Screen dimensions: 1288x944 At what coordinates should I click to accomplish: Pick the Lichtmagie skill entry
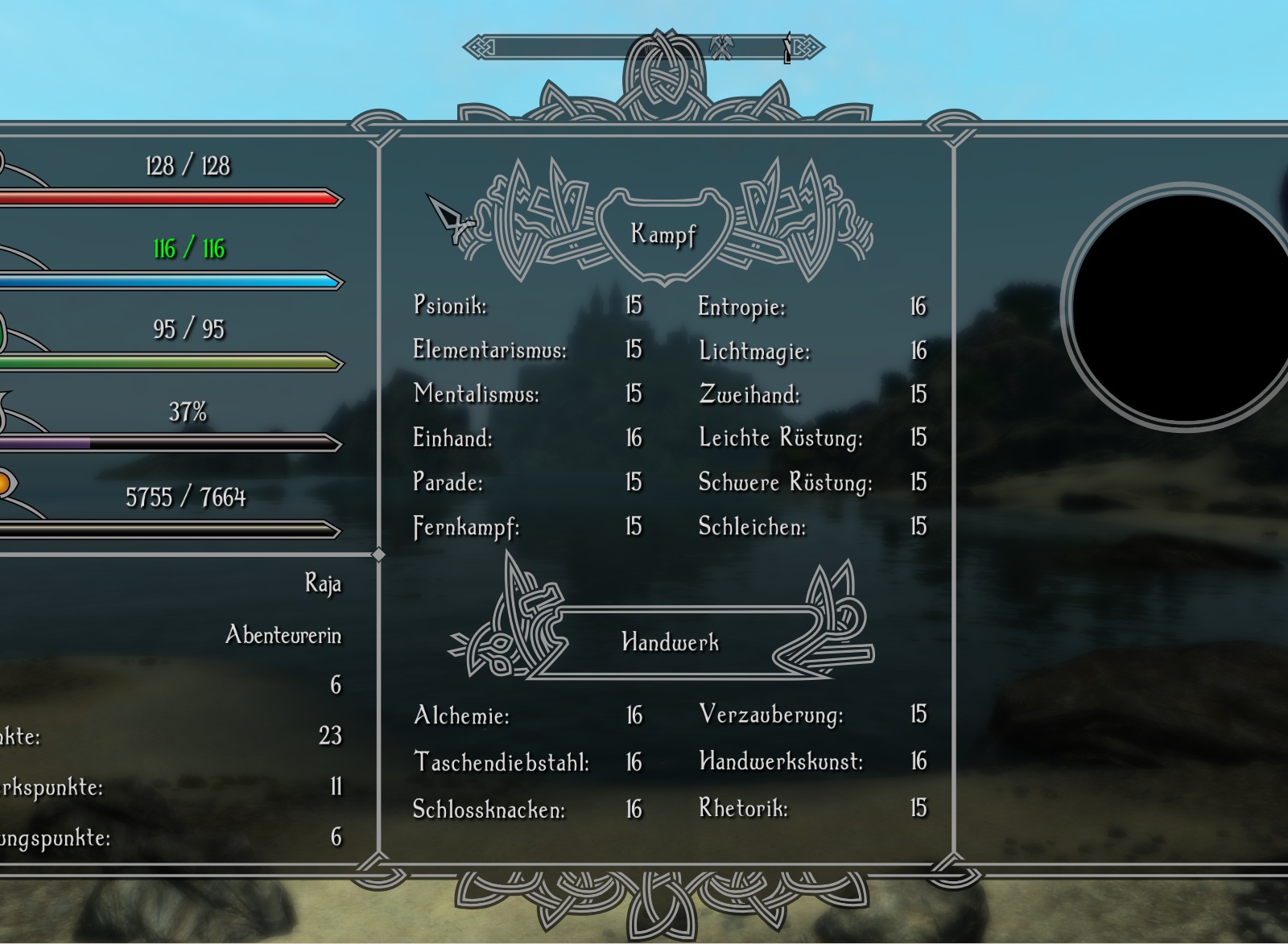tap(754, 351)
